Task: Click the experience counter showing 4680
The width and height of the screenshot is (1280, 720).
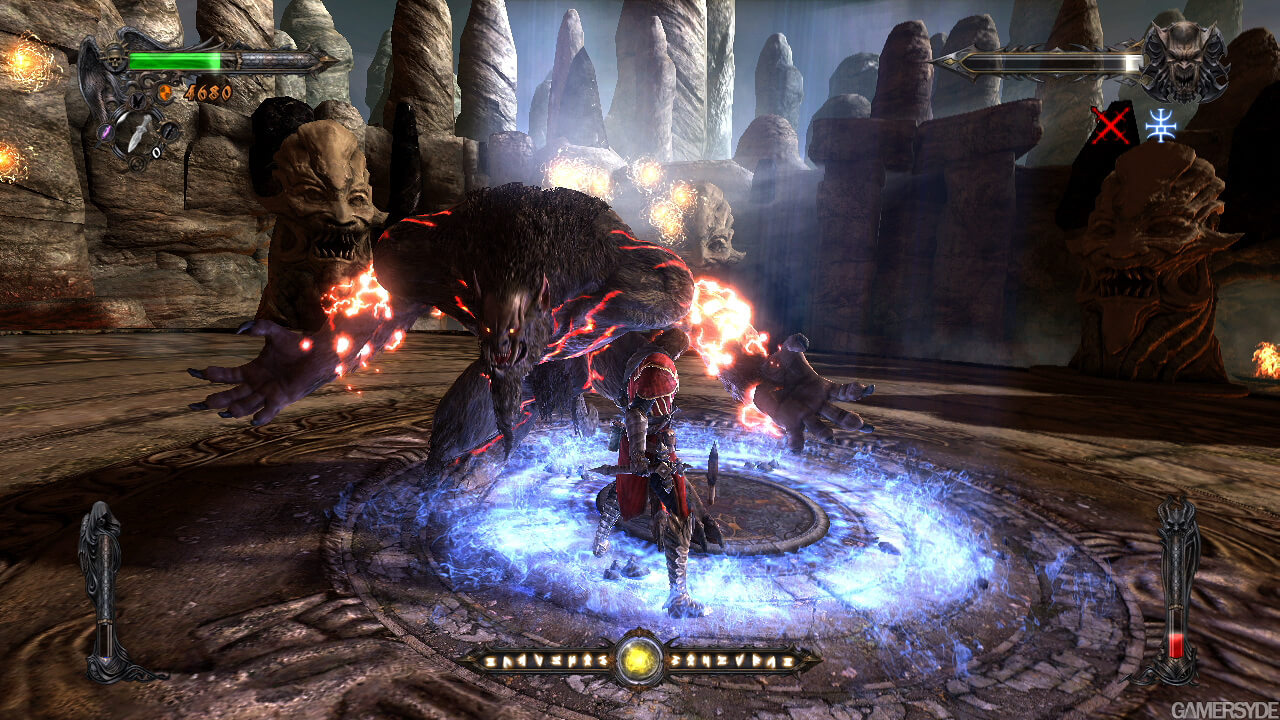Action: (207, 91)
